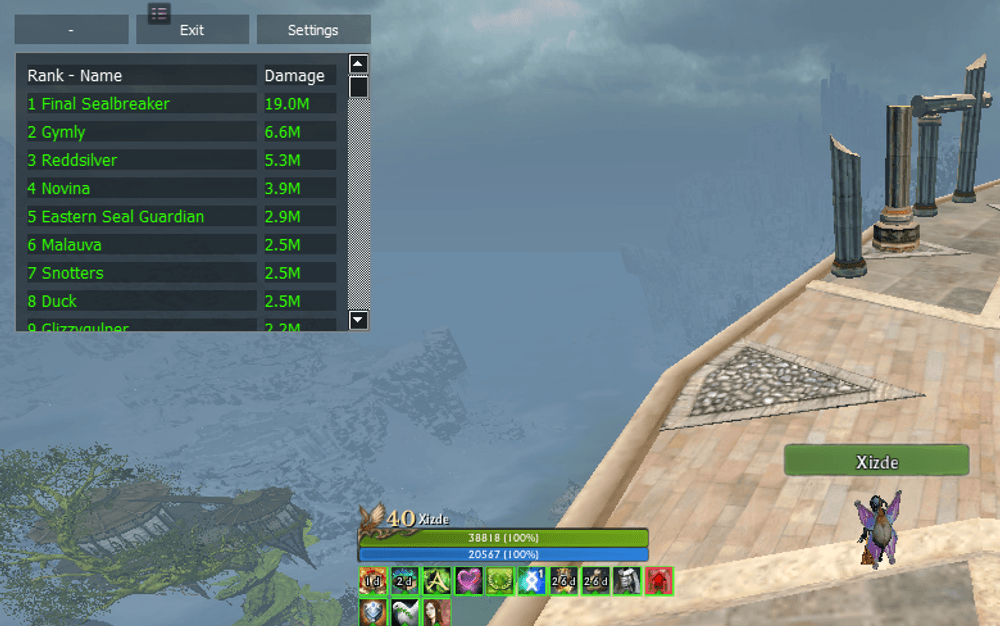Viewport: 1000px width, 626px height.
Task: Select the blue rune buff icon
Action: [x=532, y=580]
